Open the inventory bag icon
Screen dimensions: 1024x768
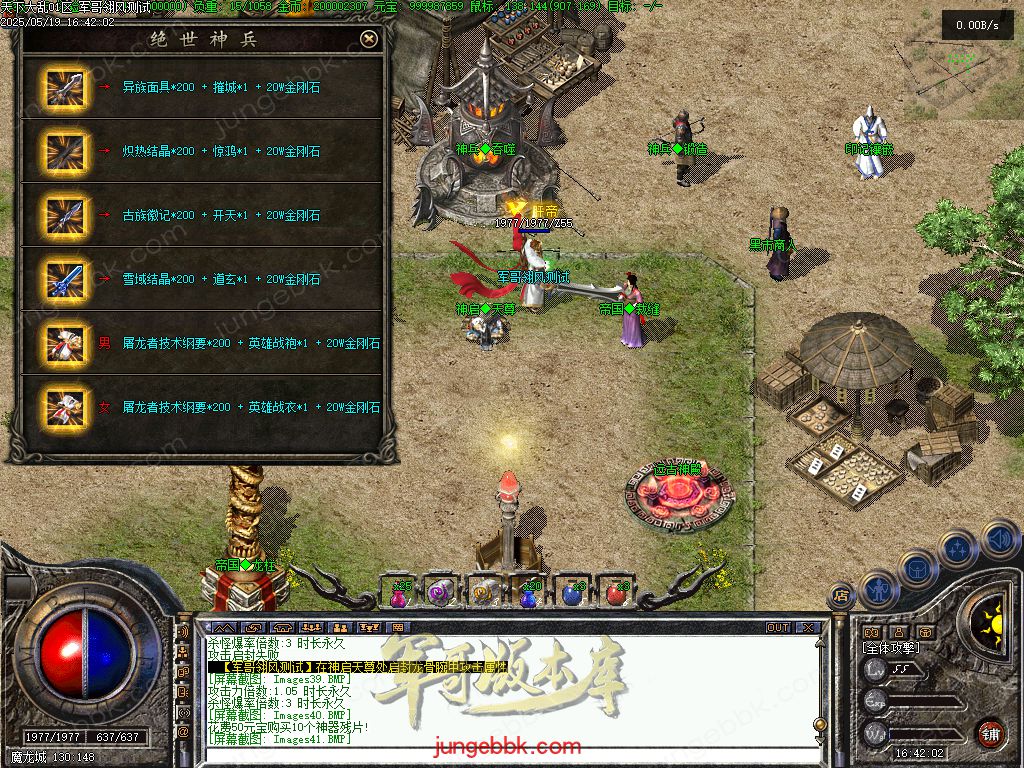point(916,568)
